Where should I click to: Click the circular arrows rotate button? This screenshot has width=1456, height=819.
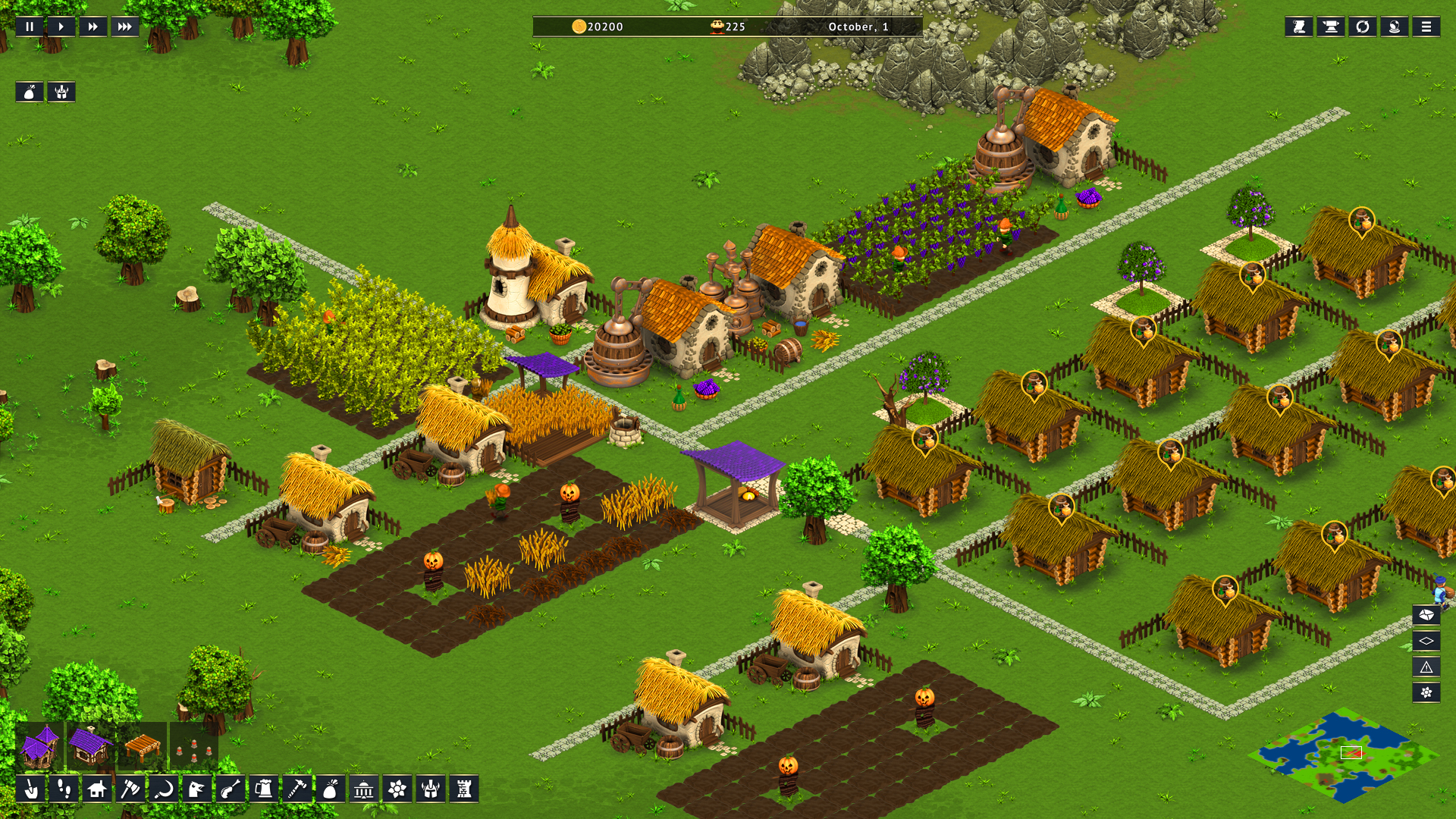(x=1362, y=27)
